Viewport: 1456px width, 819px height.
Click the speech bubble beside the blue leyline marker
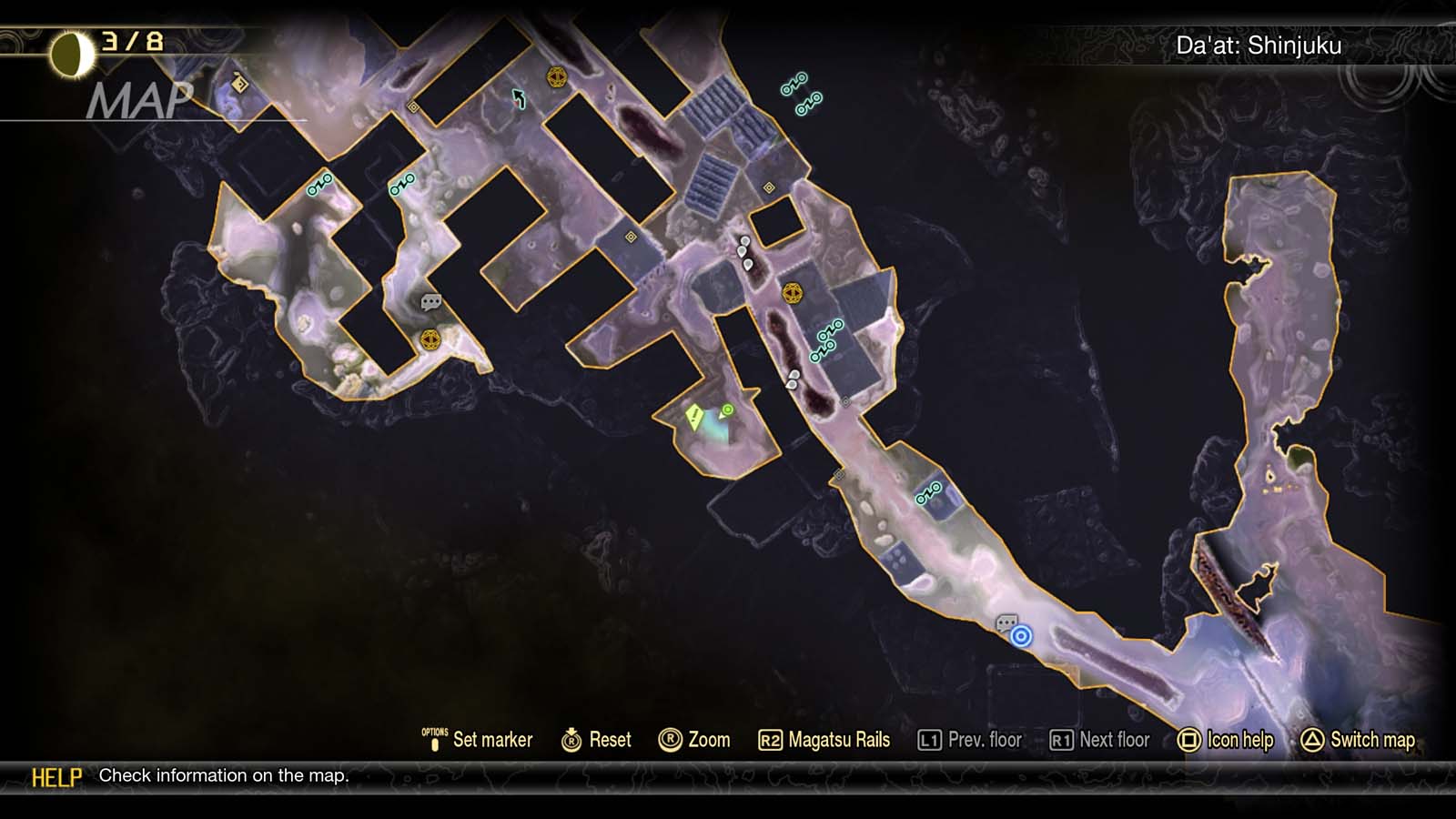[1006, 623]
